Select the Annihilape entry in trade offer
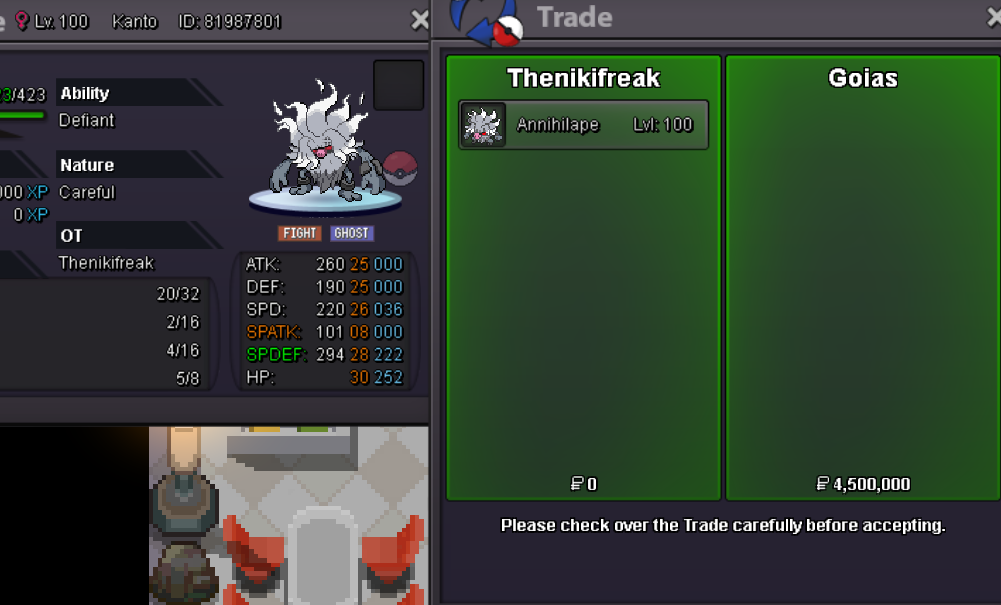 (583, 125)
